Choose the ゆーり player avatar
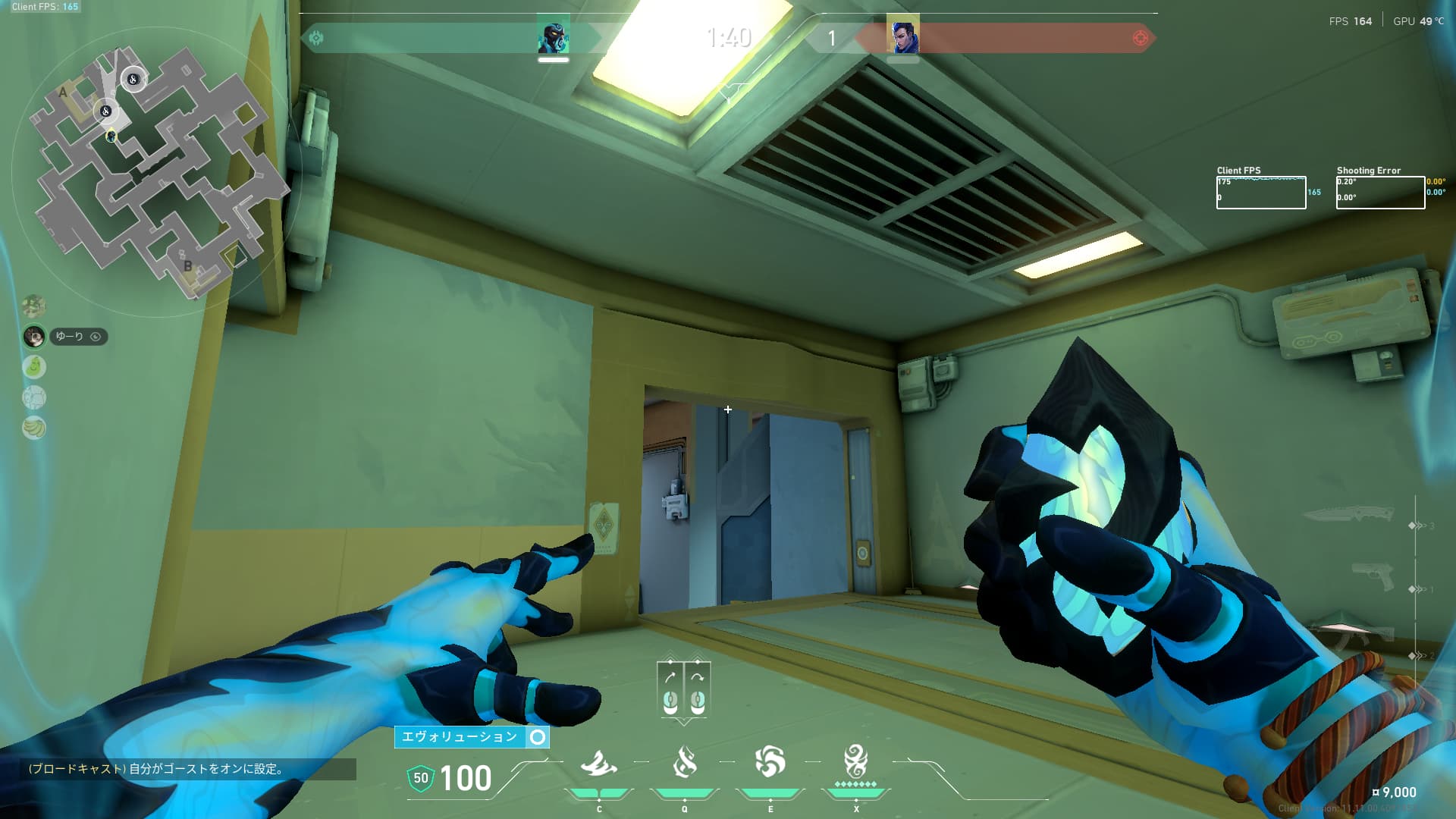 (34, 336)
